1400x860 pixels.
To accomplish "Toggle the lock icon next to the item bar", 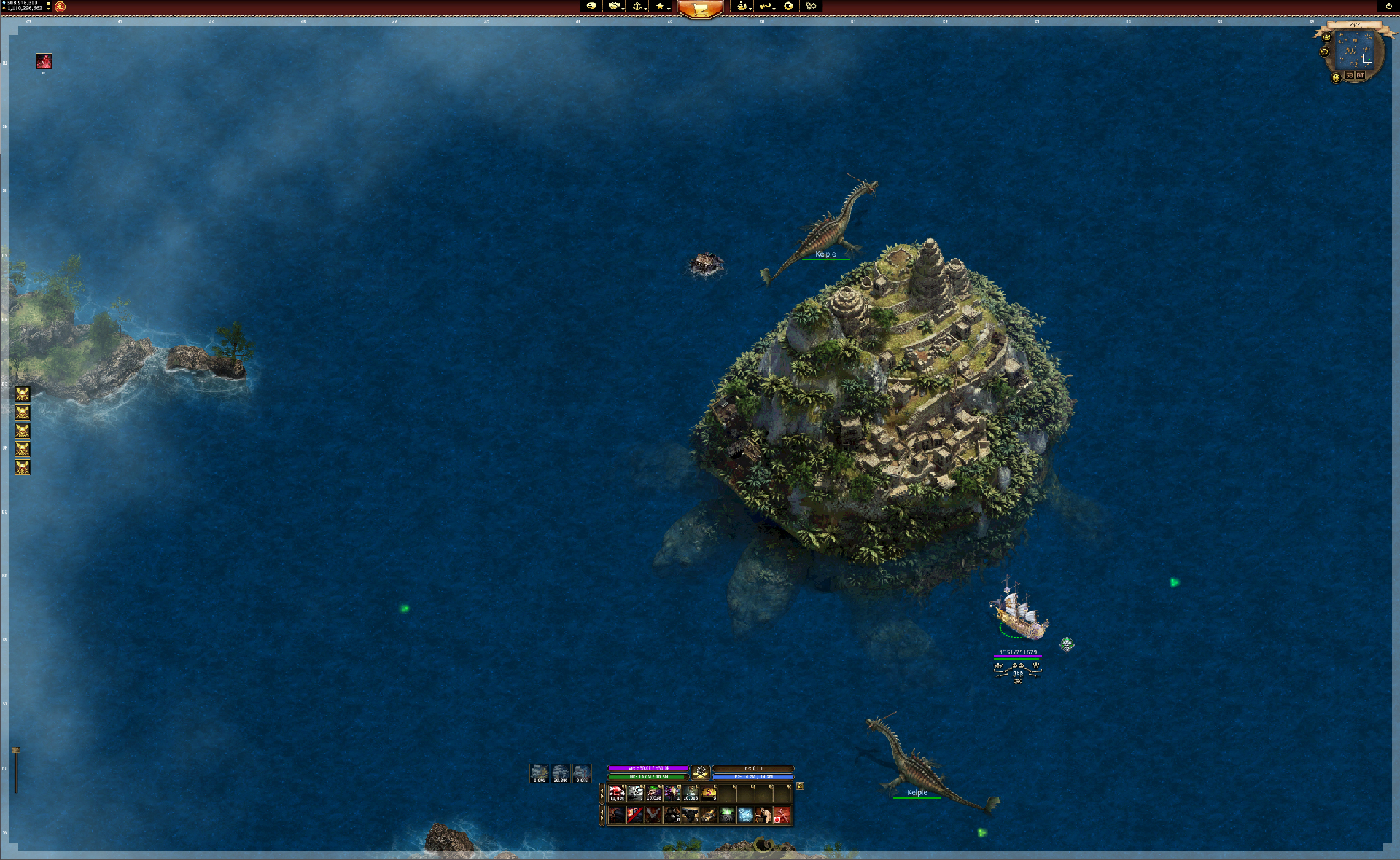I will point(801,787).
